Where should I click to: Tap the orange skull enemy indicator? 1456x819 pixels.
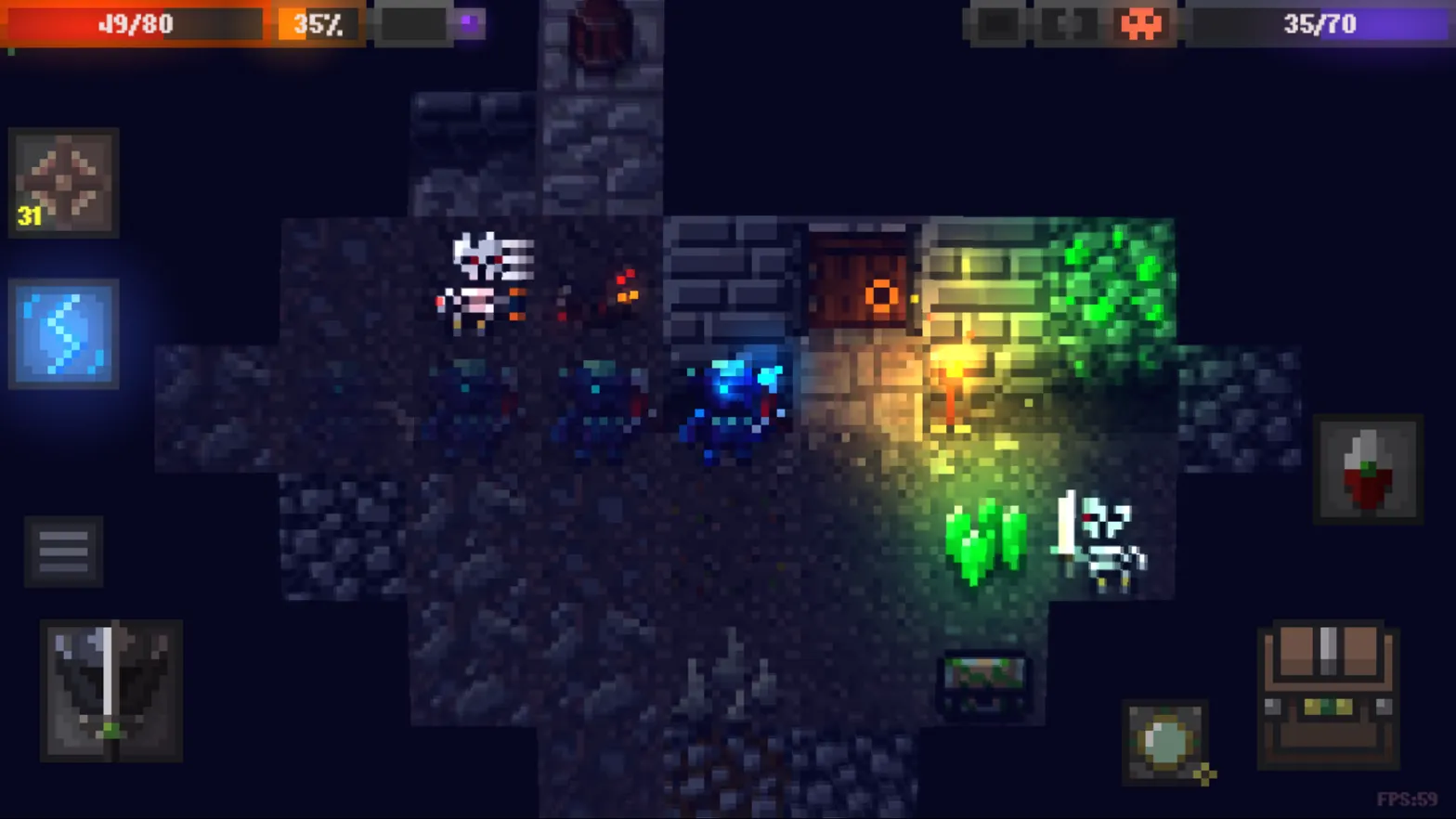(x=1142, y=24)
